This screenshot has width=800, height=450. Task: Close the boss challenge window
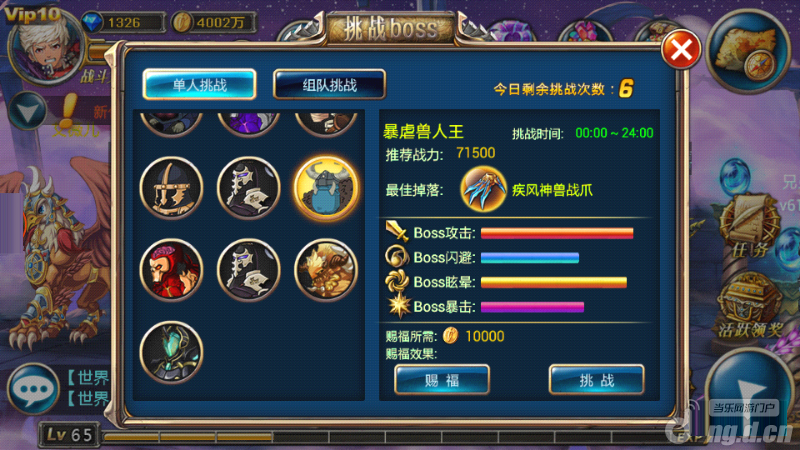[680, 49]
